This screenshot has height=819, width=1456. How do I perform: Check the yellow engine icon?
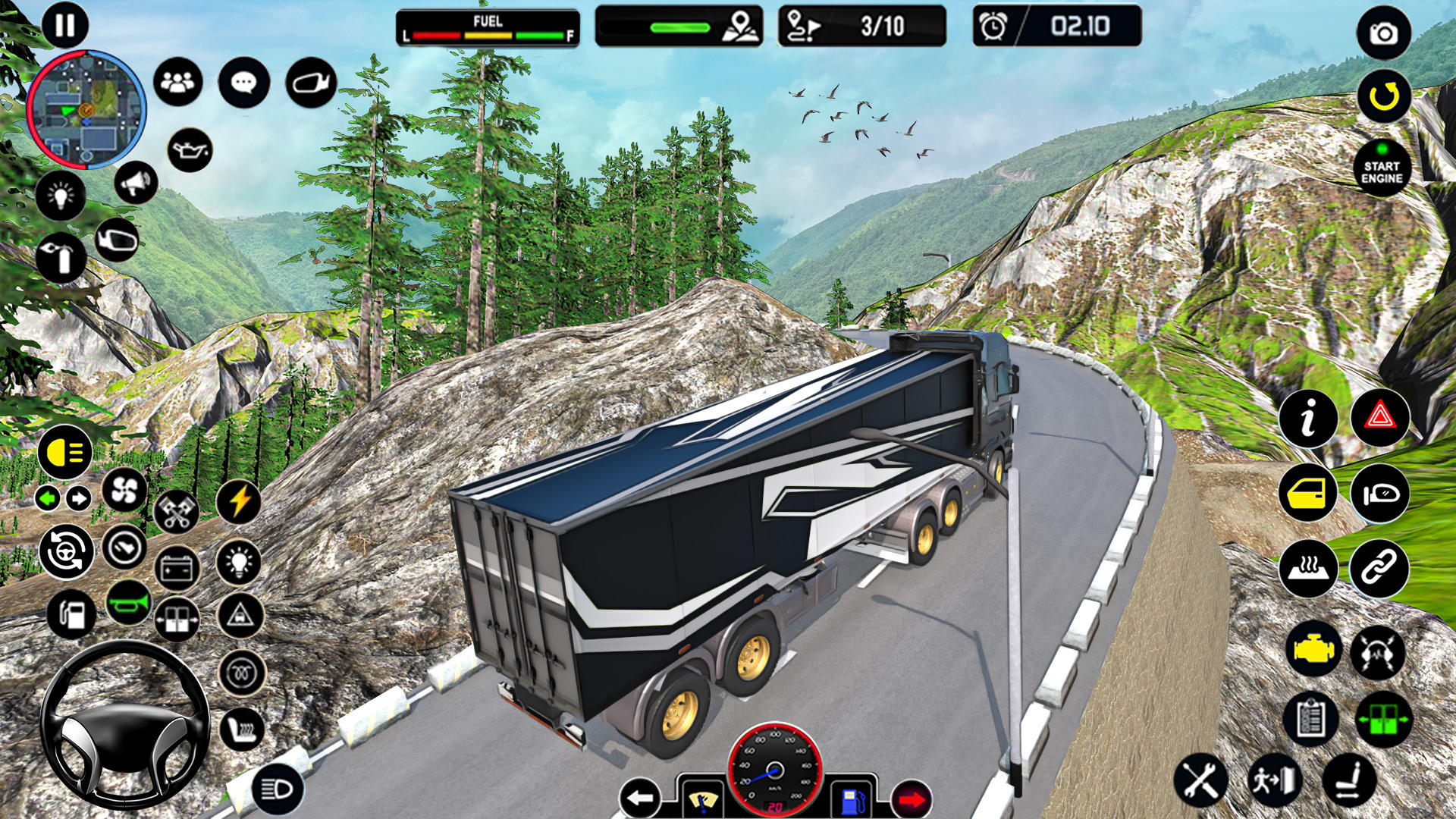1313,650
